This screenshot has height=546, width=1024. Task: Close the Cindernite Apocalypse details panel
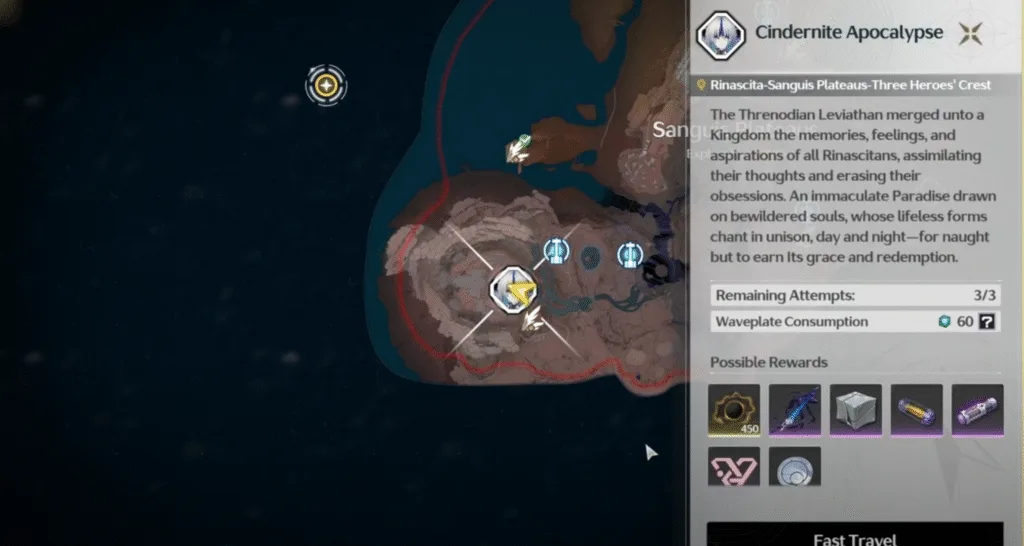(x=970, y=33)
